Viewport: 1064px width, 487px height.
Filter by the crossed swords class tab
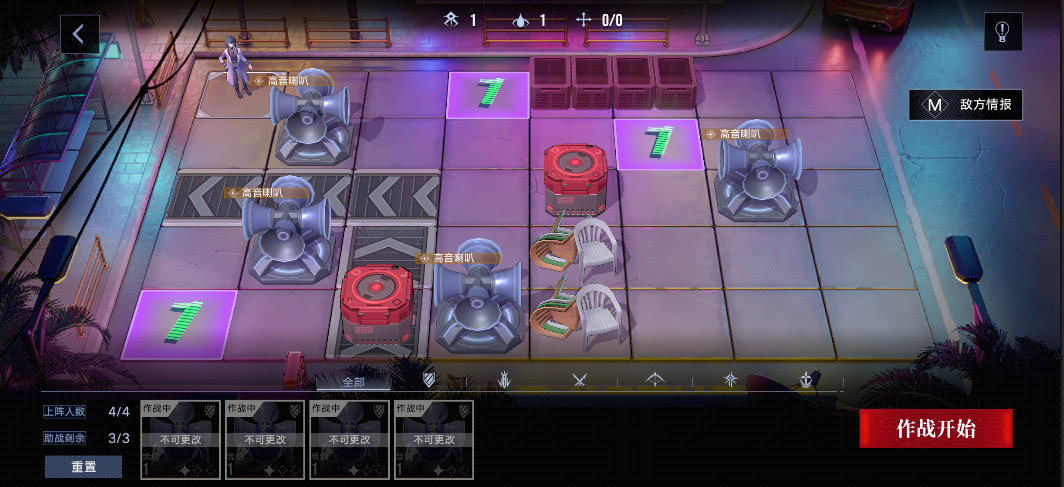click(x=579, y=380)
